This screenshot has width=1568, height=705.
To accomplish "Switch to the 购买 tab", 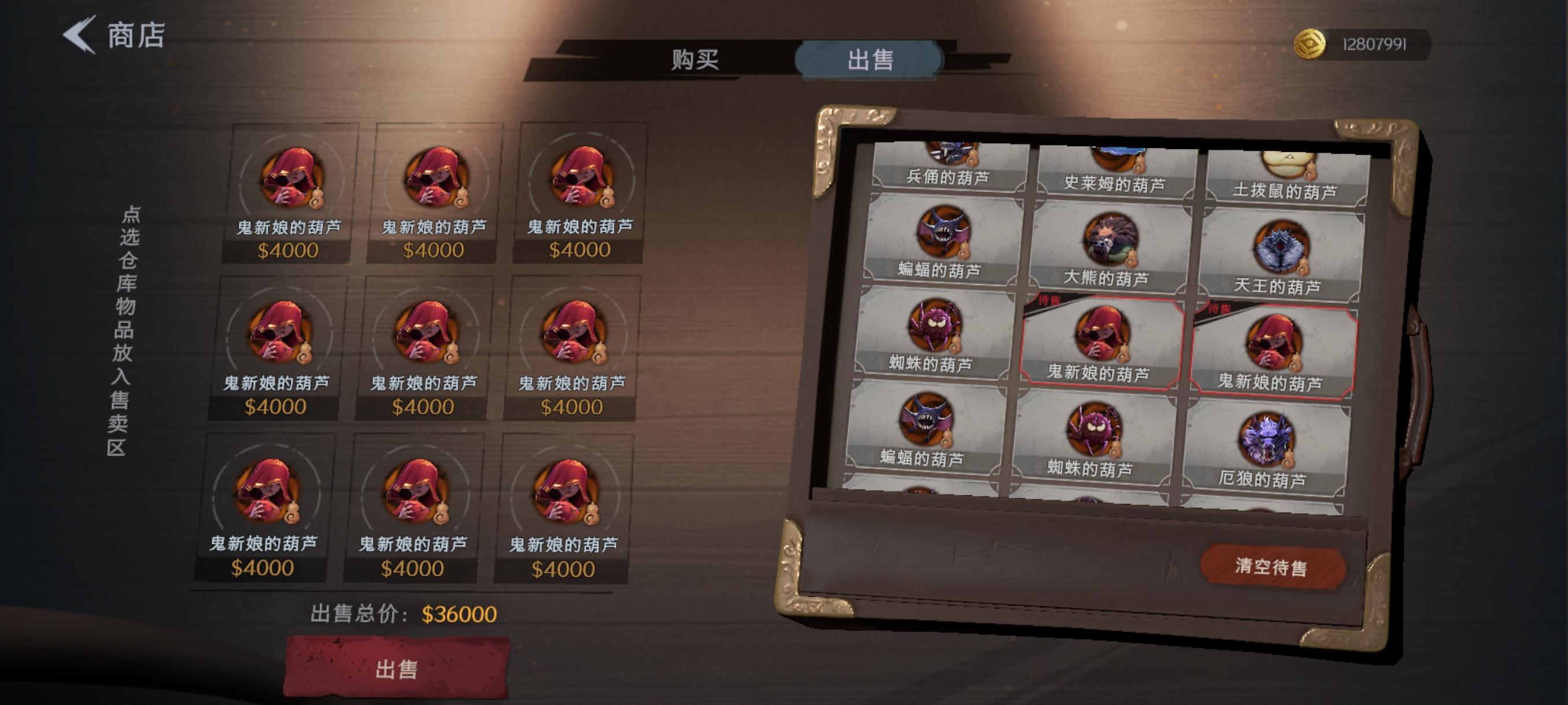I will click(x=694, y=60).
